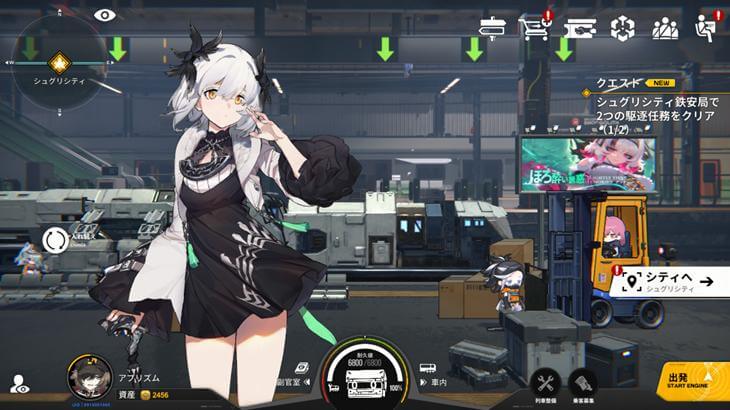Open the アプリズム player profile avatar
Image resolution: width=730 pixels, height=410 pixels.
(x=88, y=377)
